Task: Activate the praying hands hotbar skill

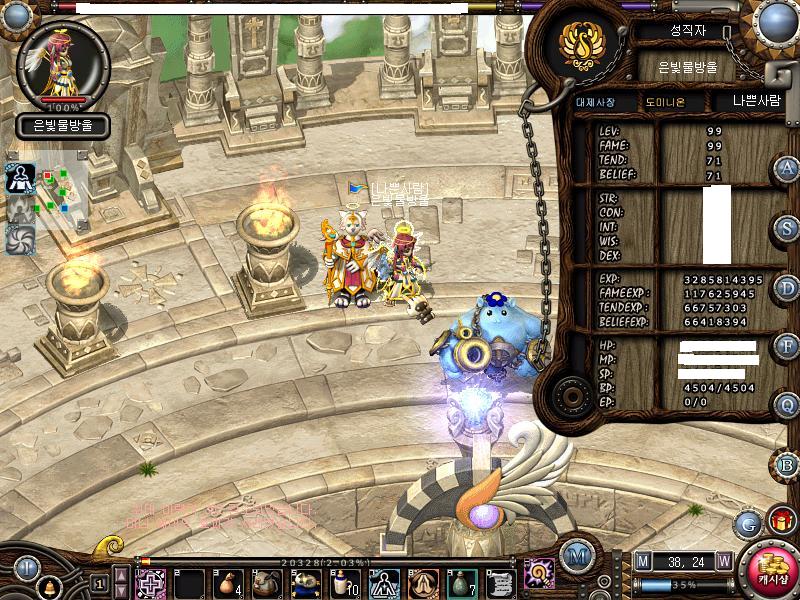Action: click(423, 583)
